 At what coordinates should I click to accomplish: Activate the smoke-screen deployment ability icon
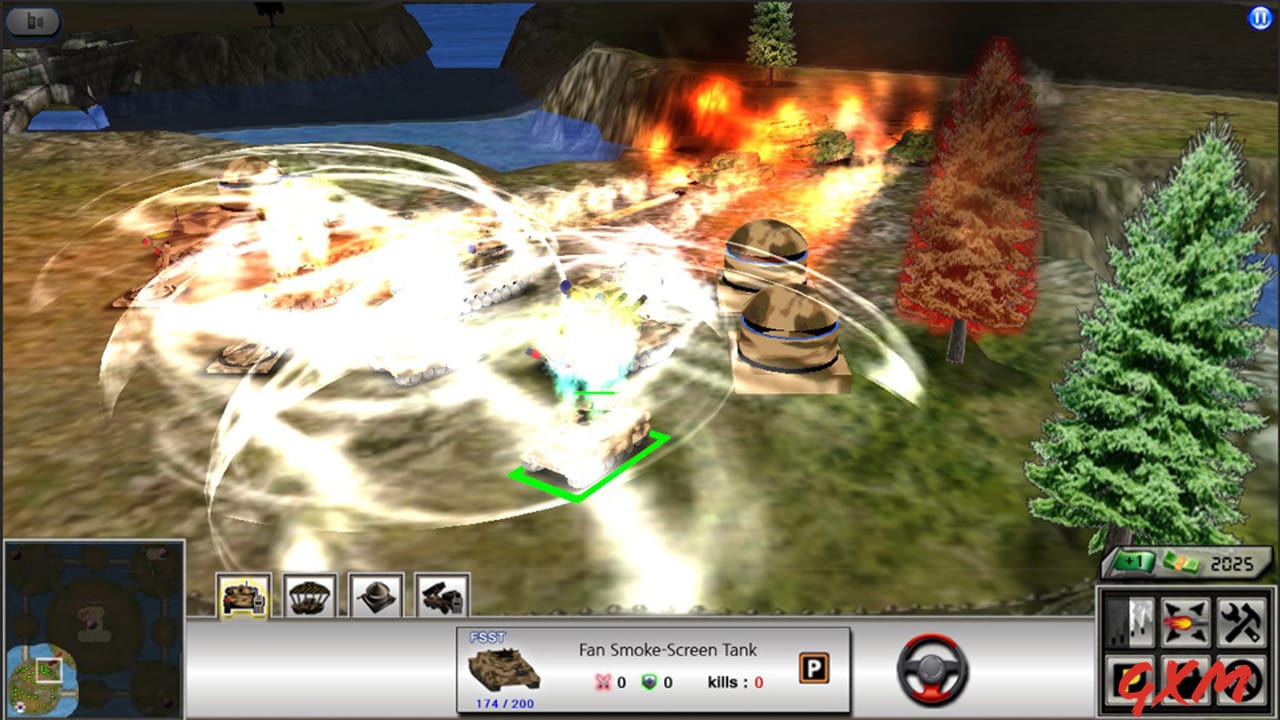tap(1129, 621)
